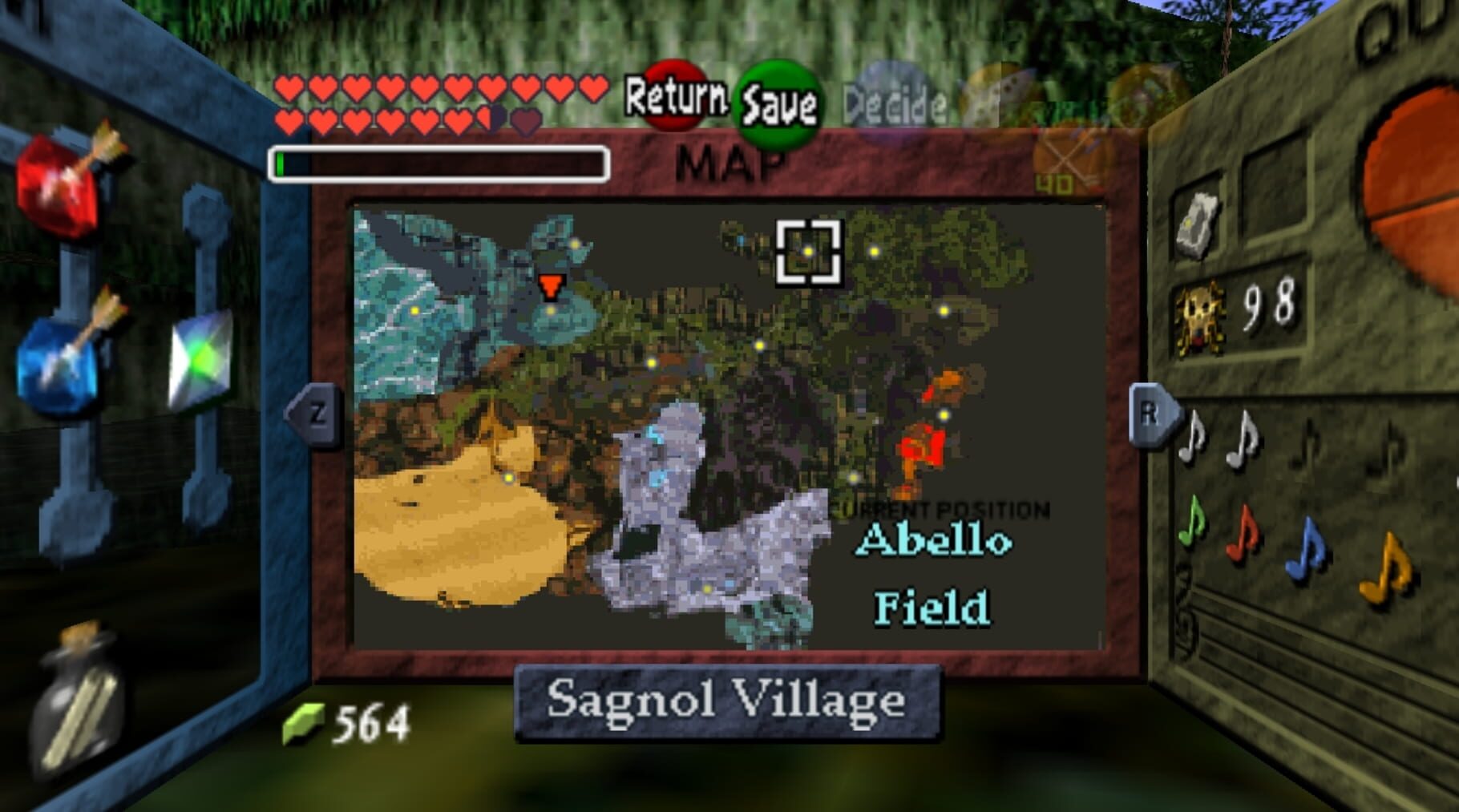Click the green Minuet of Forest note
This screenshot has width=1459, height=812.
[x=1192, y=526]
